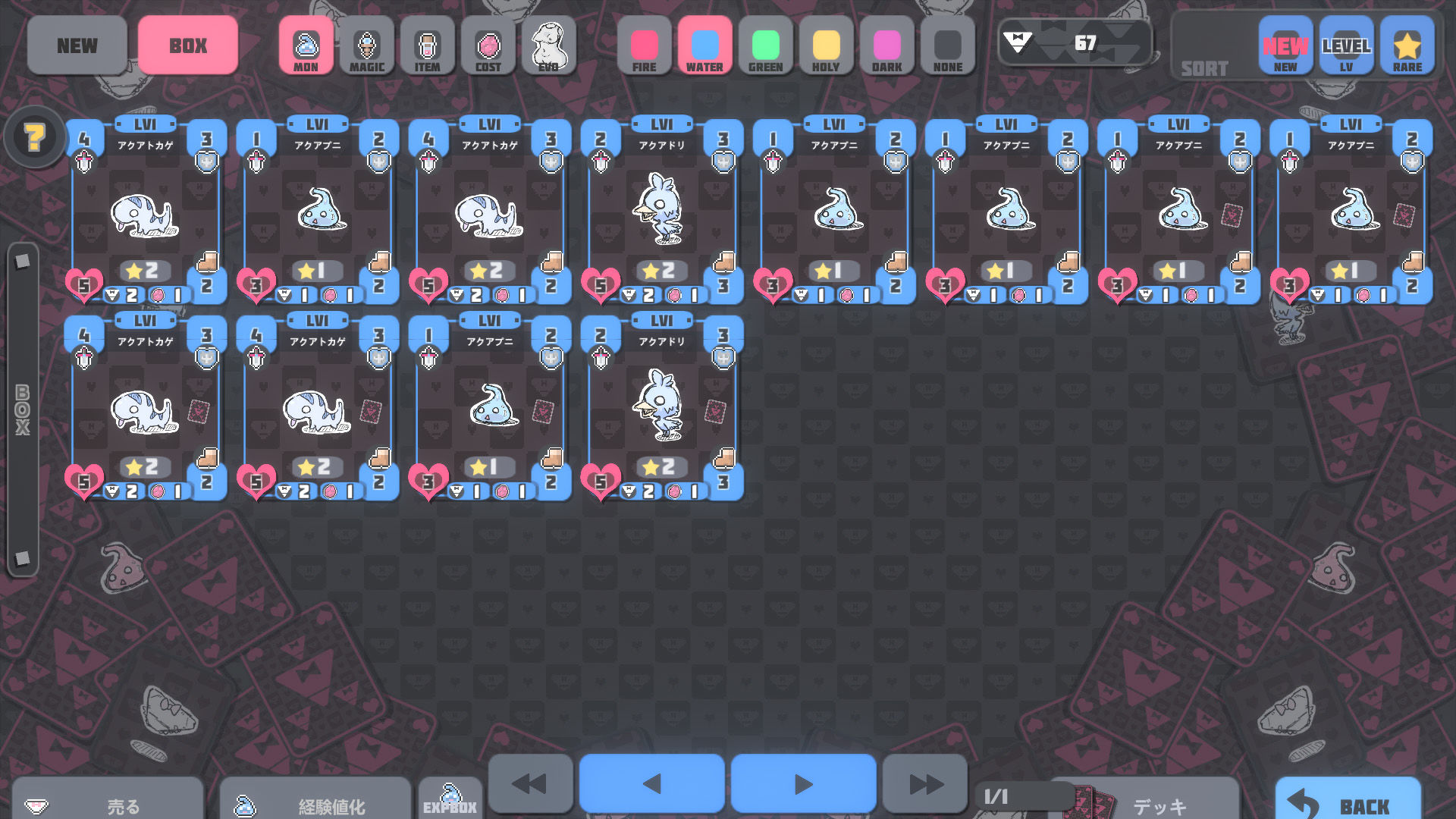Image resolution: width=1456 pixels, height=819 pixels.
Task: Sort cards by RARE rarity
Action: click(x=1407, y=47)
